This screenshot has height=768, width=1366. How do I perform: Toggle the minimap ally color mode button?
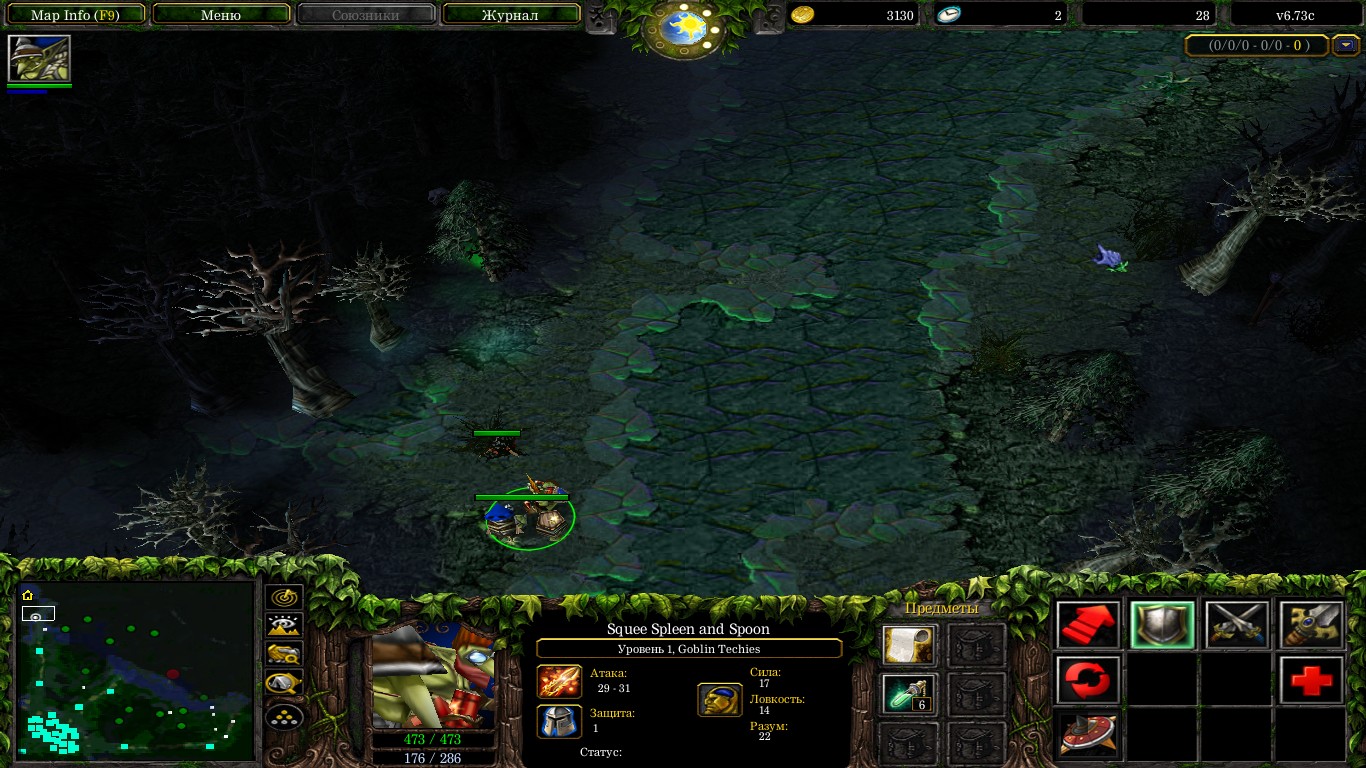click(x=285, y=655)
